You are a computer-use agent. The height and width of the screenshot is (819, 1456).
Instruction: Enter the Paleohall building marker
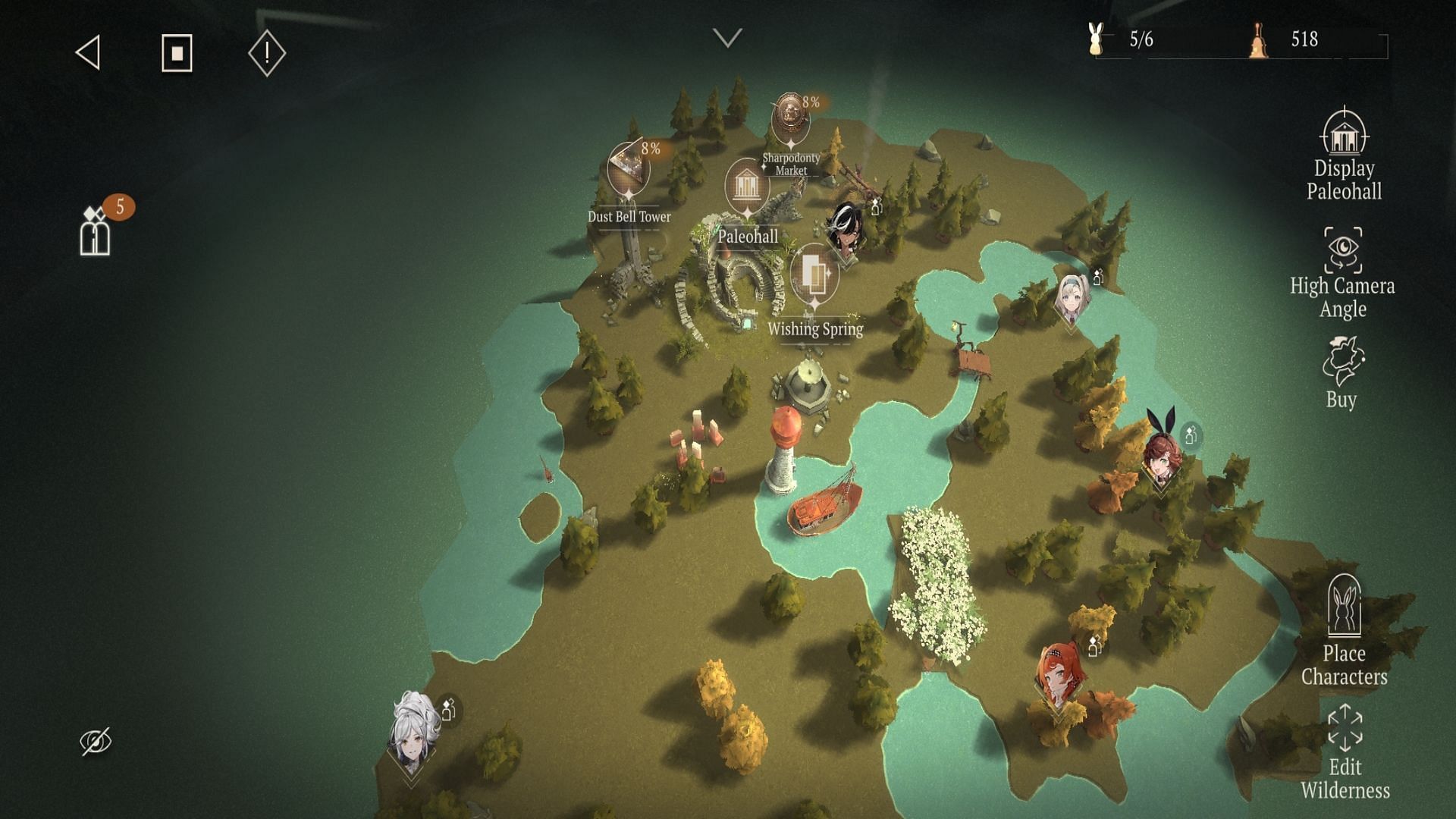tap(747, 187)
